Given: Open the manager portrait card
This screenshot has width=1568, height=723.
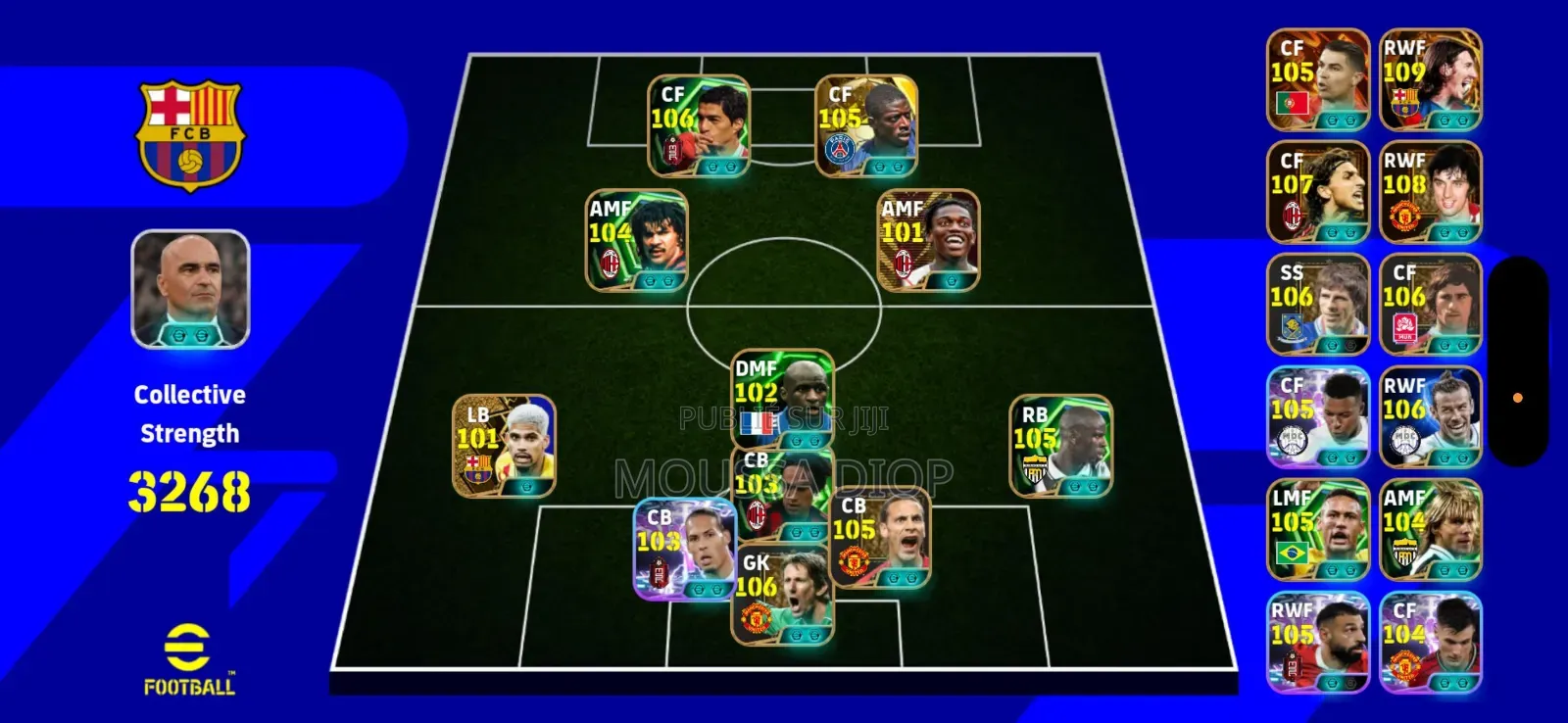Looking at the screenshot, I should pyautogui.click(x=190, y=289).
